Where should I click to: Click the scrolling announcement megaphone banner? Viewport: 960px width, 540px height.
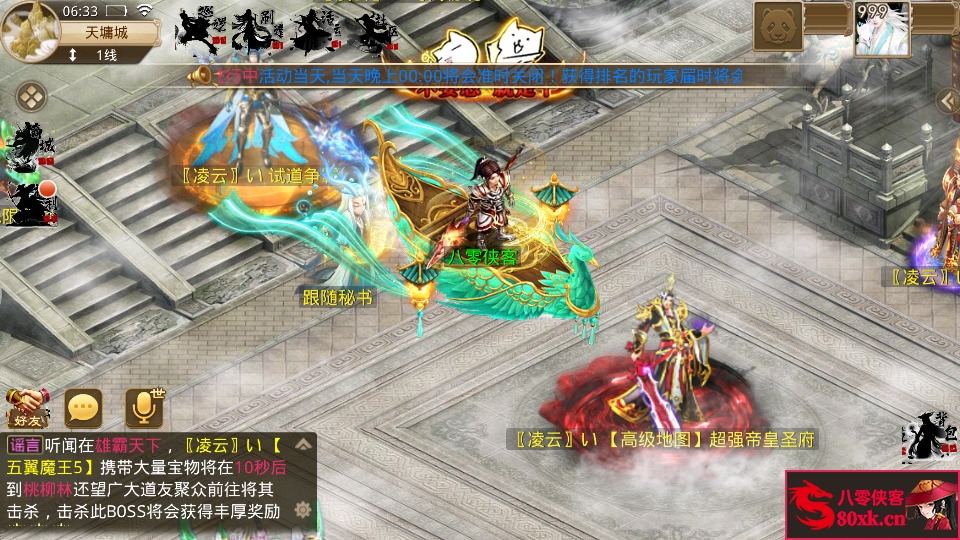tap(470, 76)
